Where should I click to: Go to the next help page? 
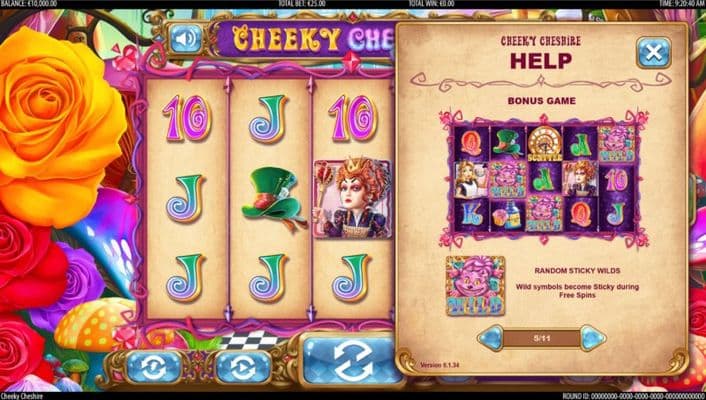pos(593,338)
